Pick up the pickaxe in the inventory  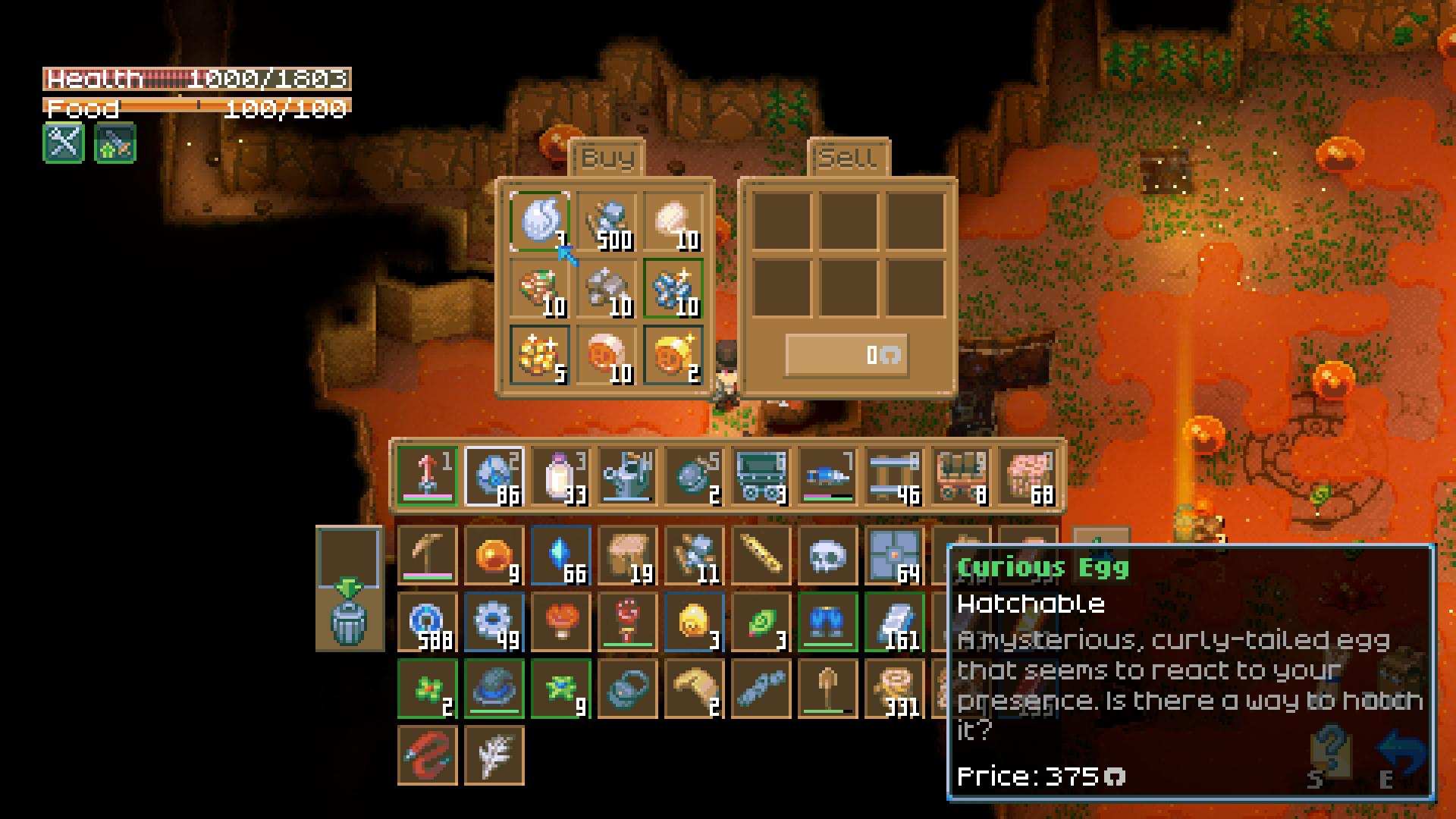tap(427, 555)
